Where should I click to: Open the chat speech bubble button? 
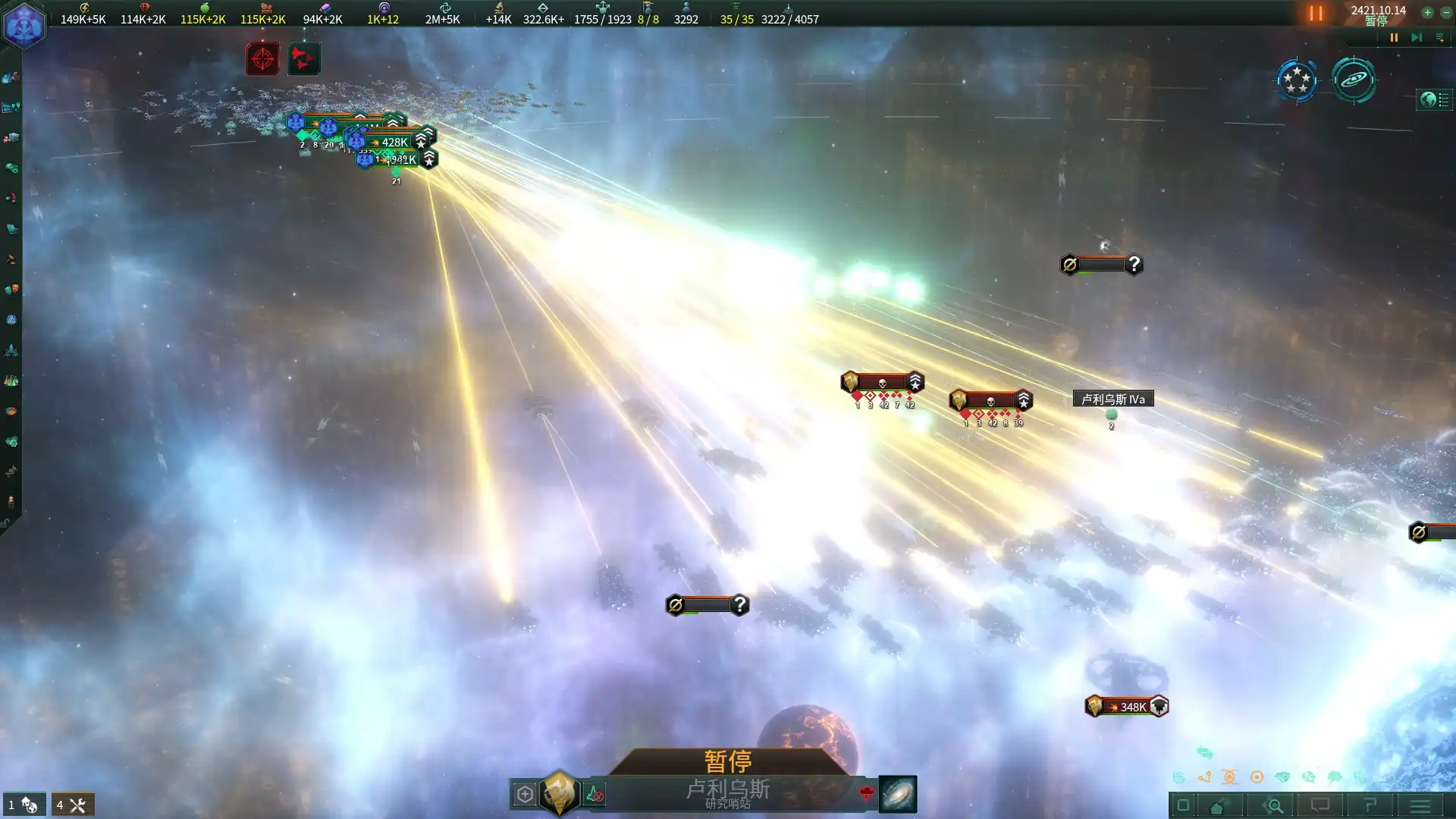[1320, 805]
